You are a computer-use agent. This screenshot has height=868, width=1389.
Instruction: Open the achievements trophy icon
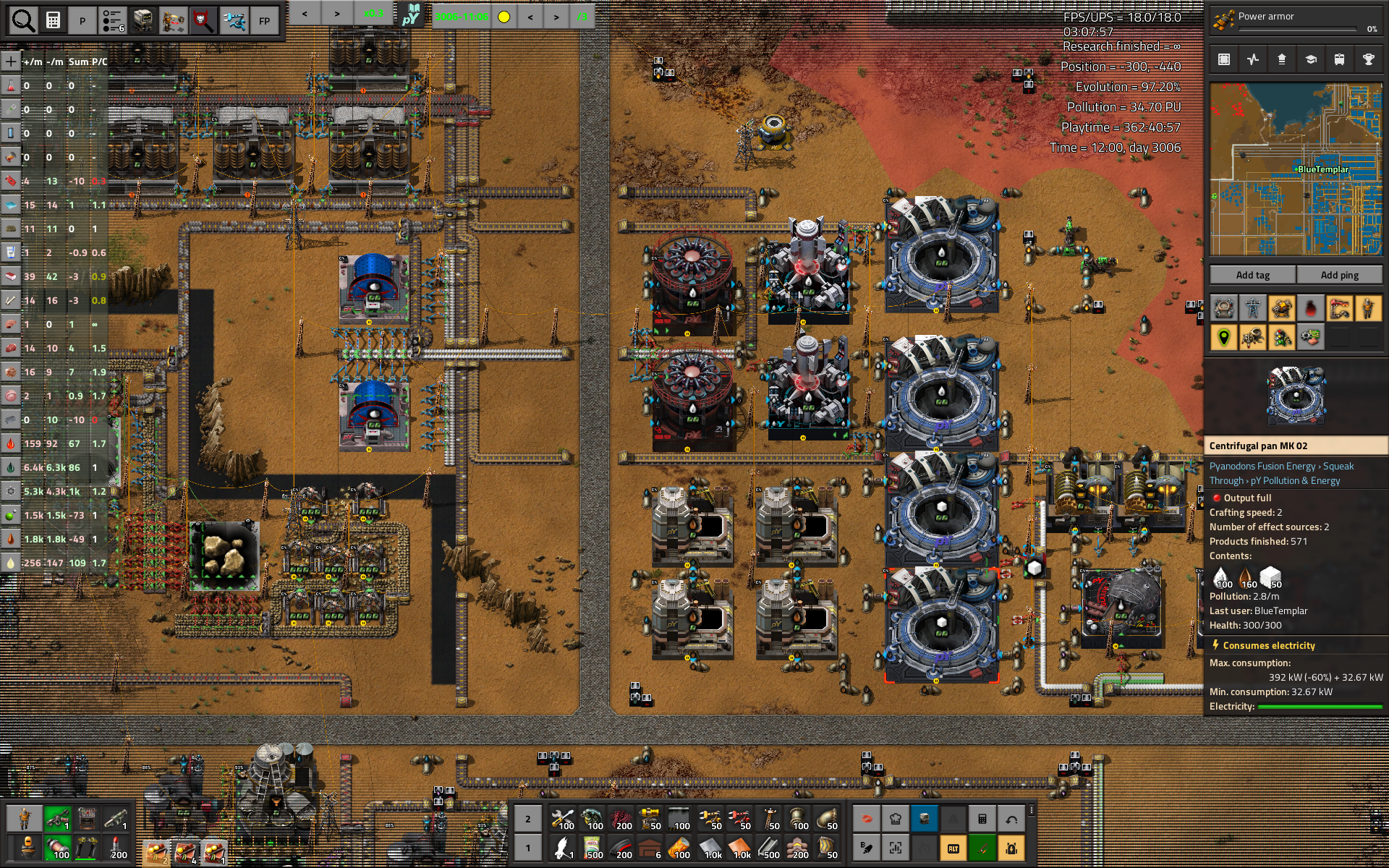point(1368,59)
